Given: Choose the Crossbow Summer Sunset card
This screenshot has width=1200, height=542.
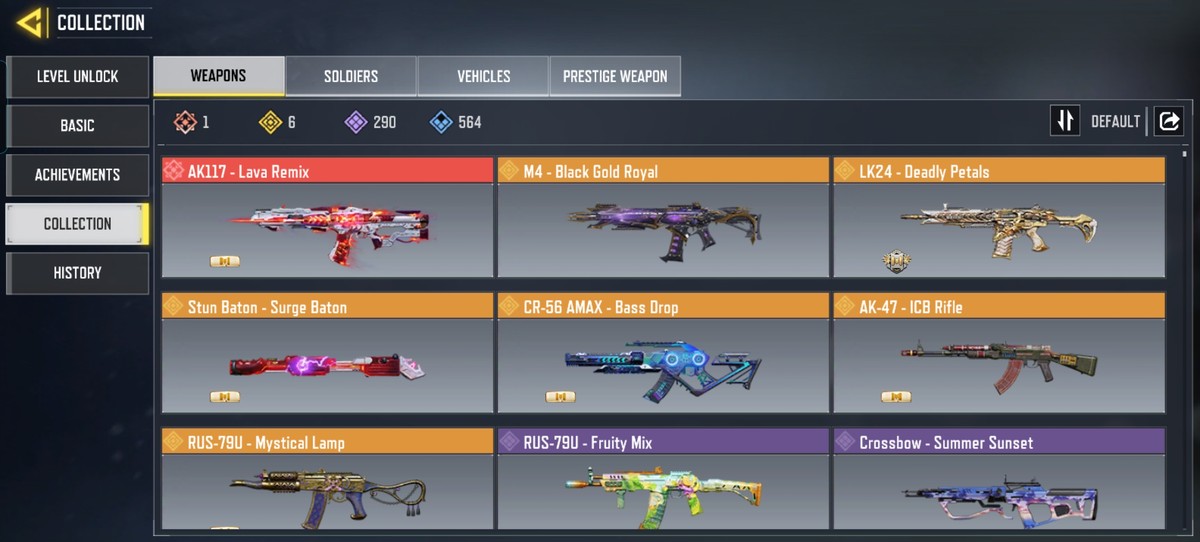Looking at the screenshot, I should pyautogui.click(x=999, y=480).
